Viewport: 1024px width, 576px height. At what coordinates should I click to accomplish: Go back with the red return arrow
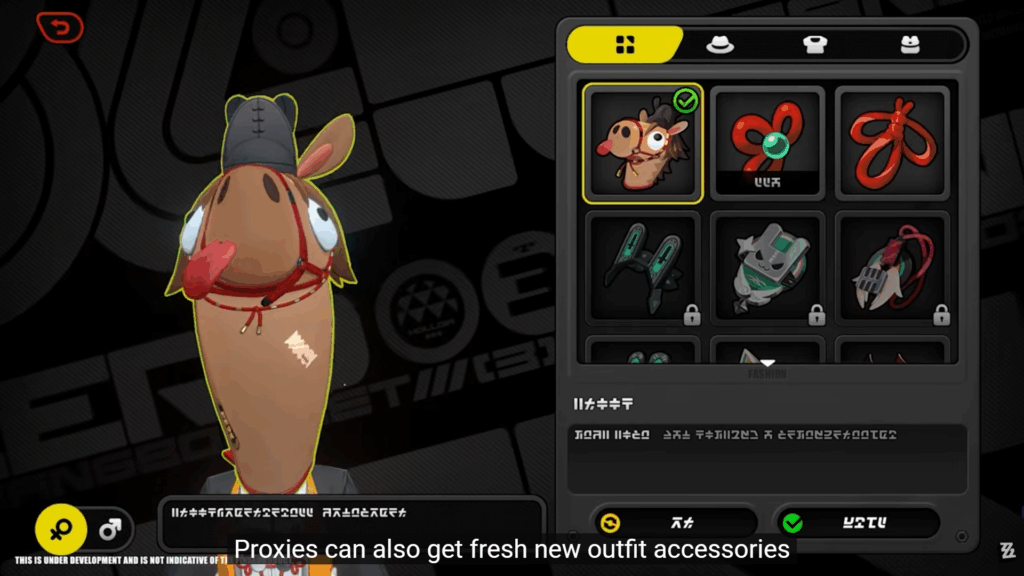(59, 28)
